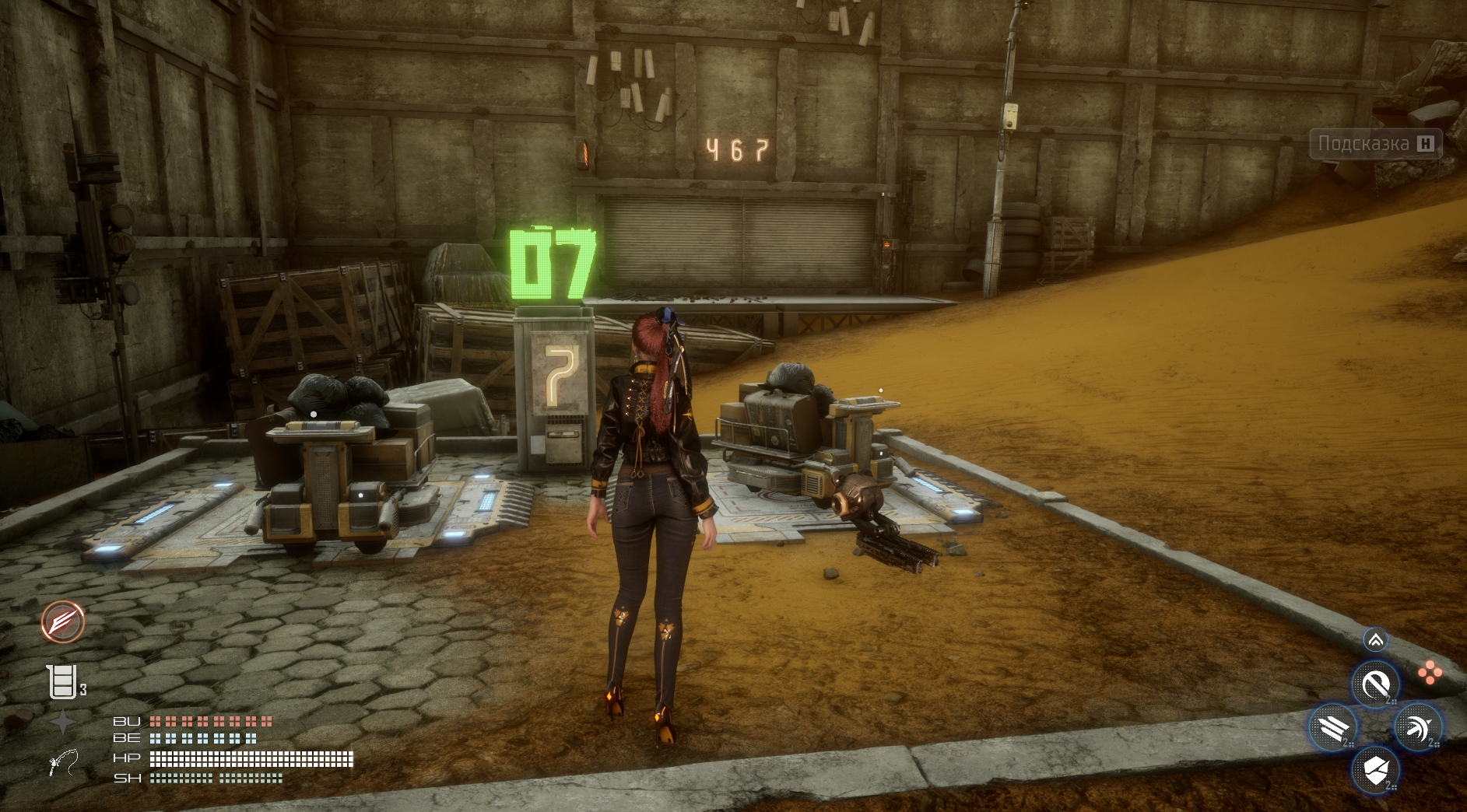This screenshot has height=812, width=1467.
Task: Use the healing potion canister
Action: click(x=62, y=682)
